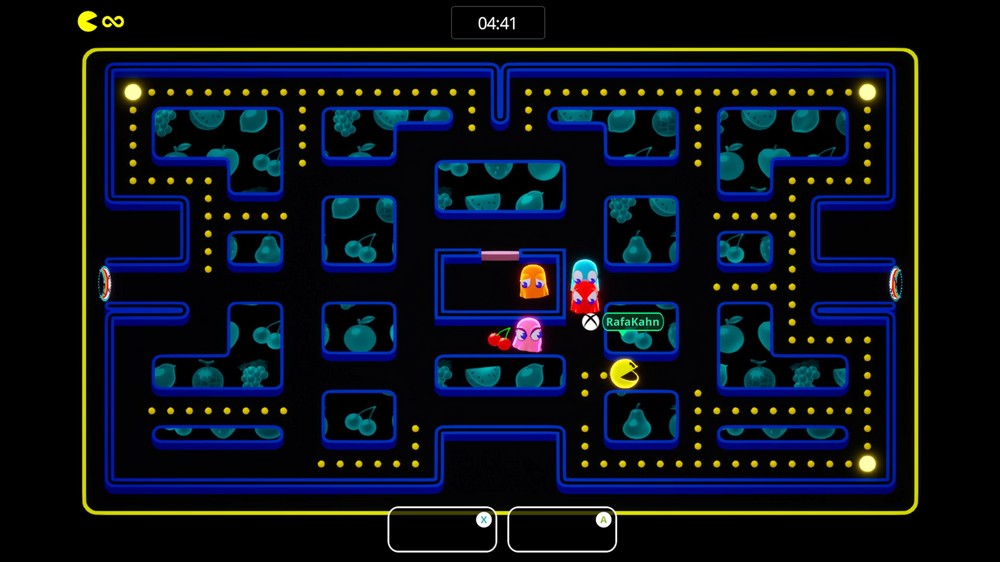Select the empty power-up slot marked A
Viewport: 1000px width, 562px height.
562,529
